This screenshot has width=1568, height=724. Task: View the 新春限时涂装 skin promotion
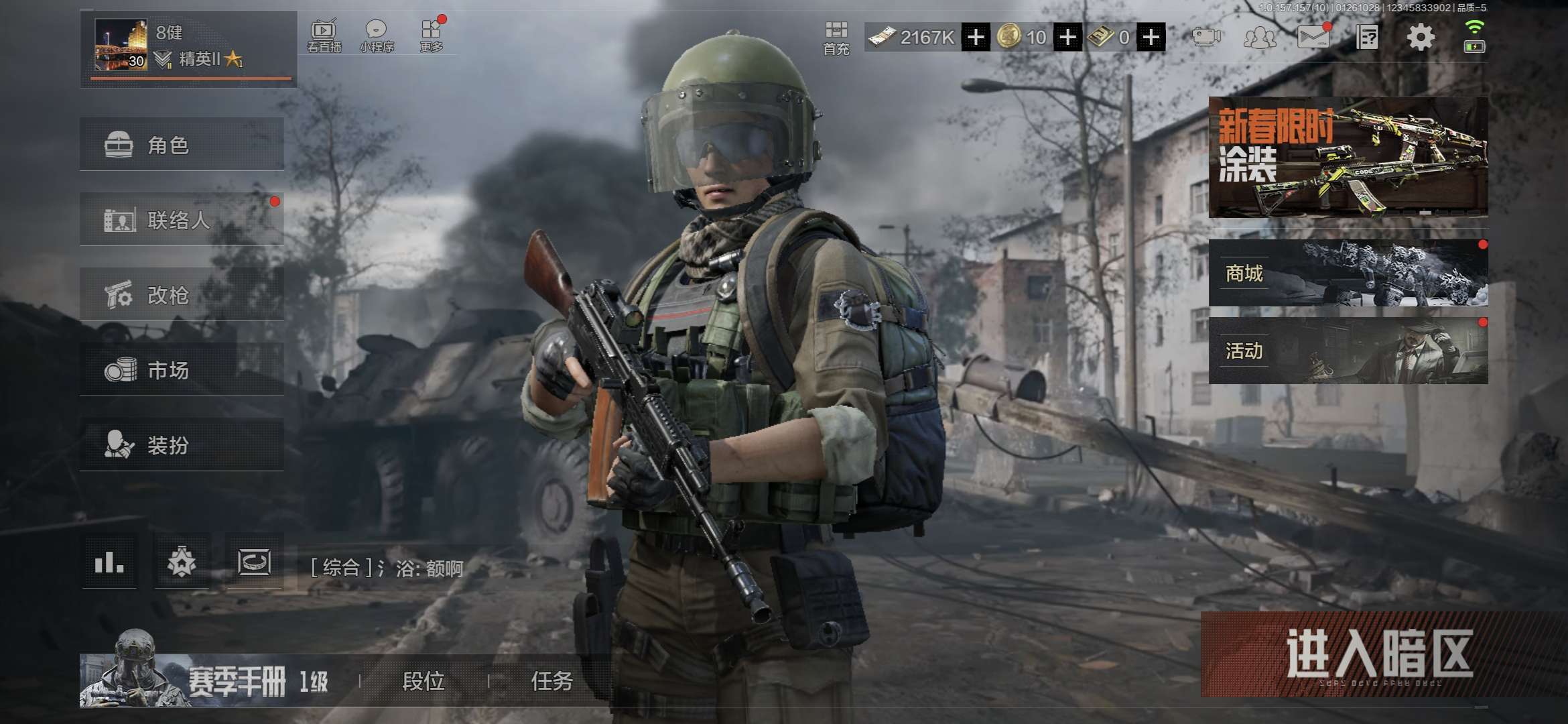click(x=1348, y=157)
